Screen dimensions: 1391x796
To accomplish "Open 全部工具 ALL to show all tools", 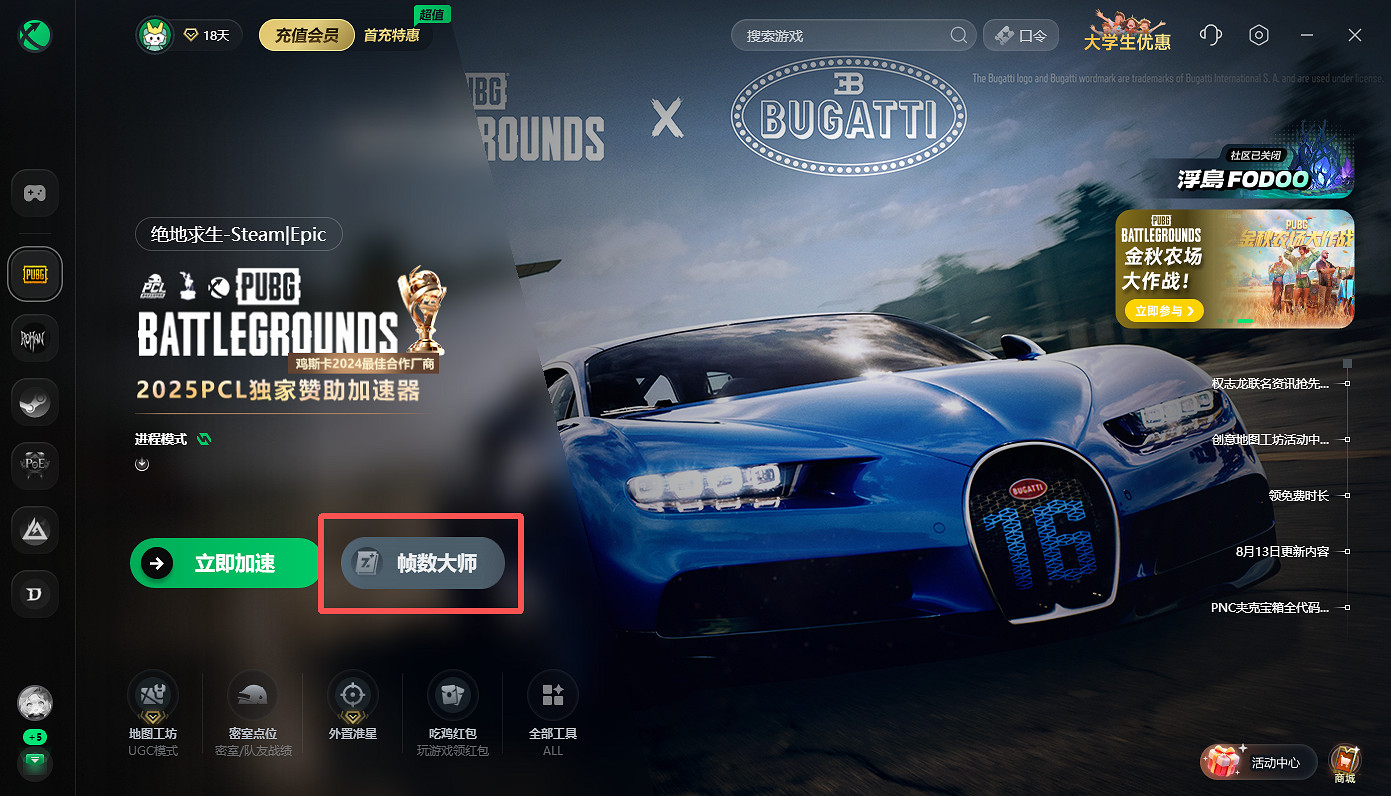I will coord(552,694).
